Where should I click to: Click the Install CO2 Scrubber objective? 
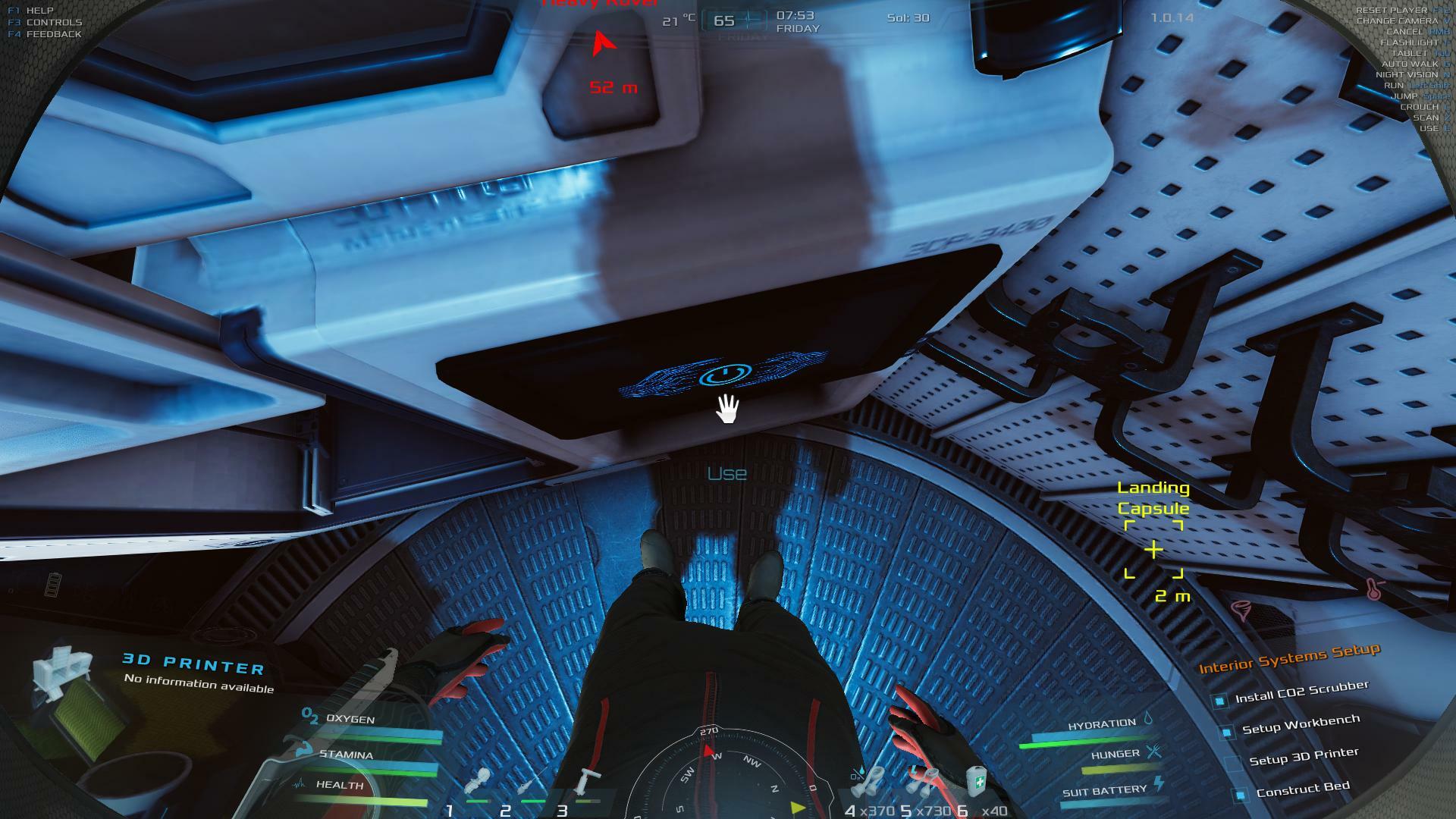[1301, 692]
